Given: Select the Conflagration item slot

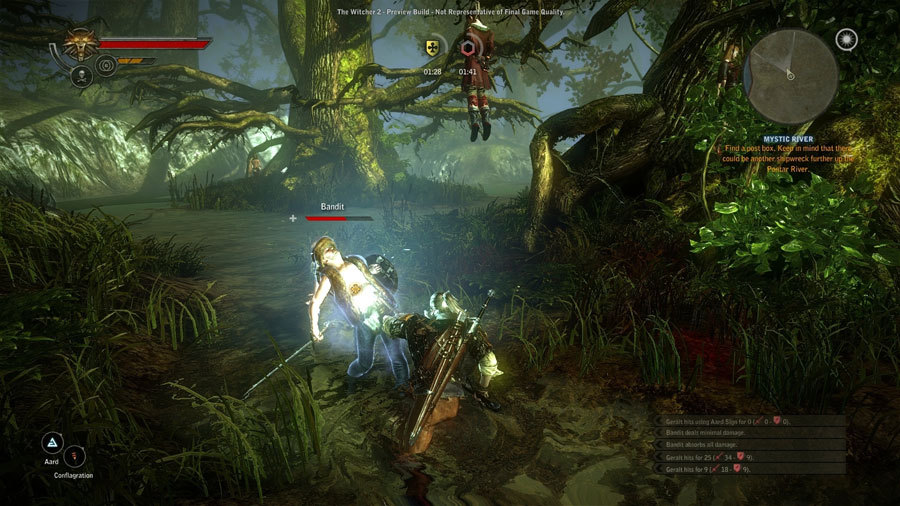Looking at the screenshot, I should [x=74, y=455].
